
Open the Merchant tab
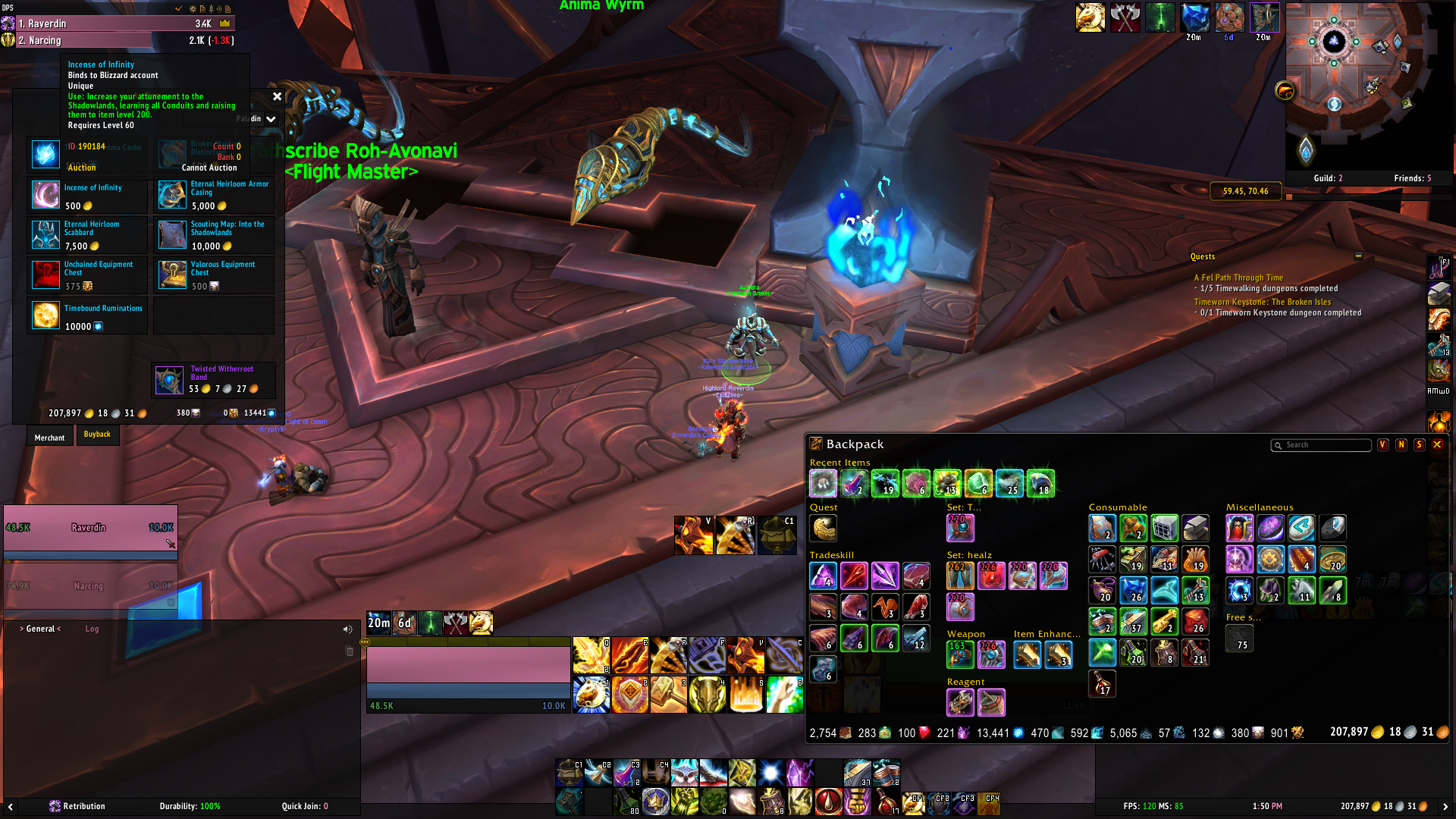(50, 438)
